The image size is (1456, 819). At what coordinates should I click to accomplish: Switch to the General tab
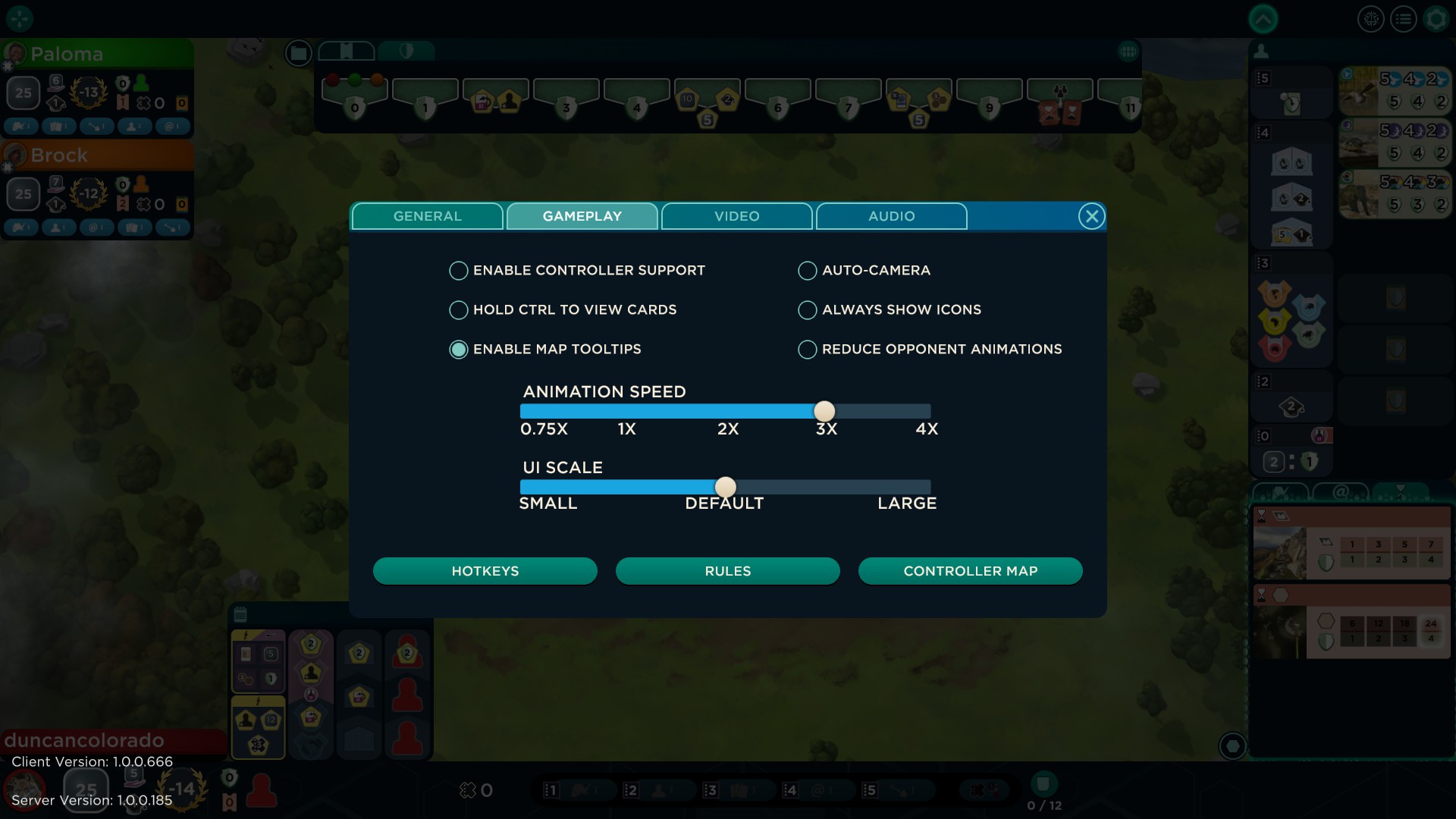(427, 216)
